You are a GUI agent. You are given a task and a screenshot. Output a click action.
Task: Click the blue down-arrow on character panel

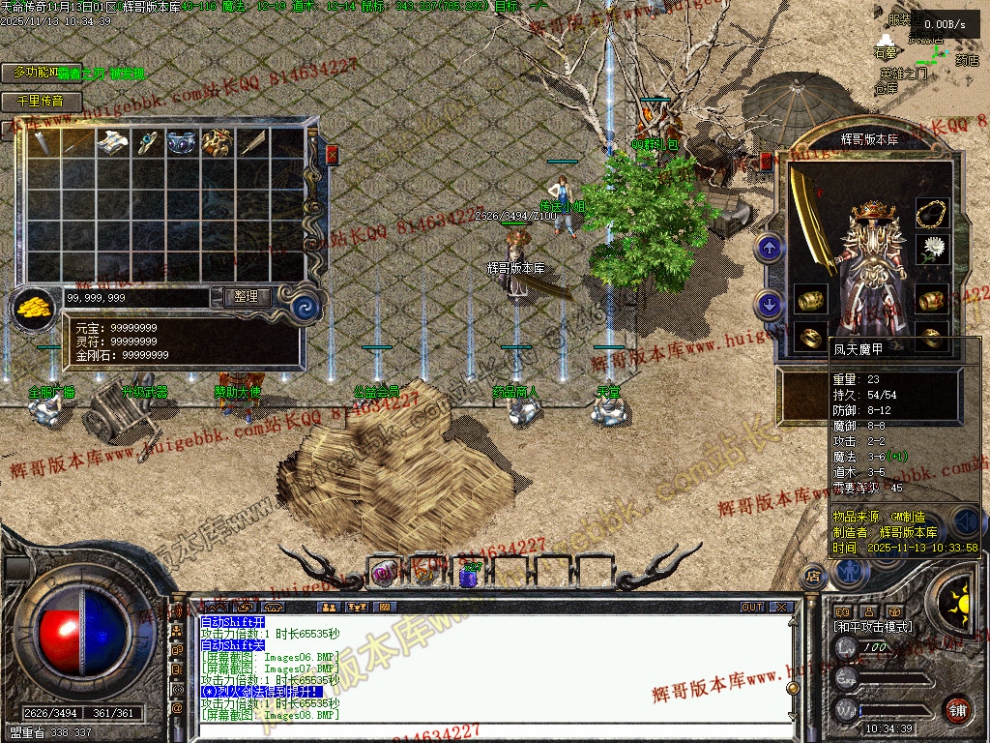pos(768,304)
